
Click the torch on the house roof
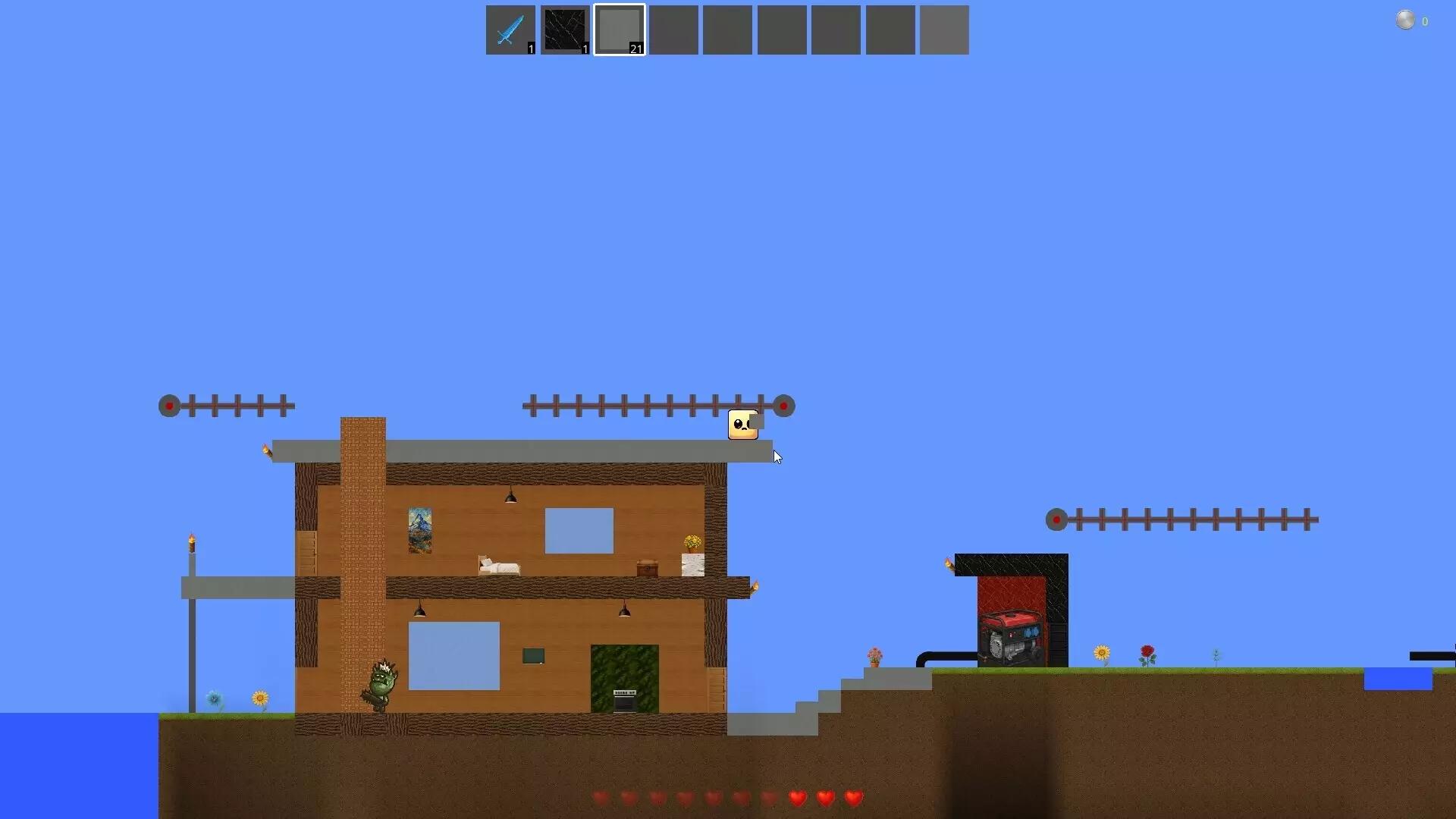268,450
